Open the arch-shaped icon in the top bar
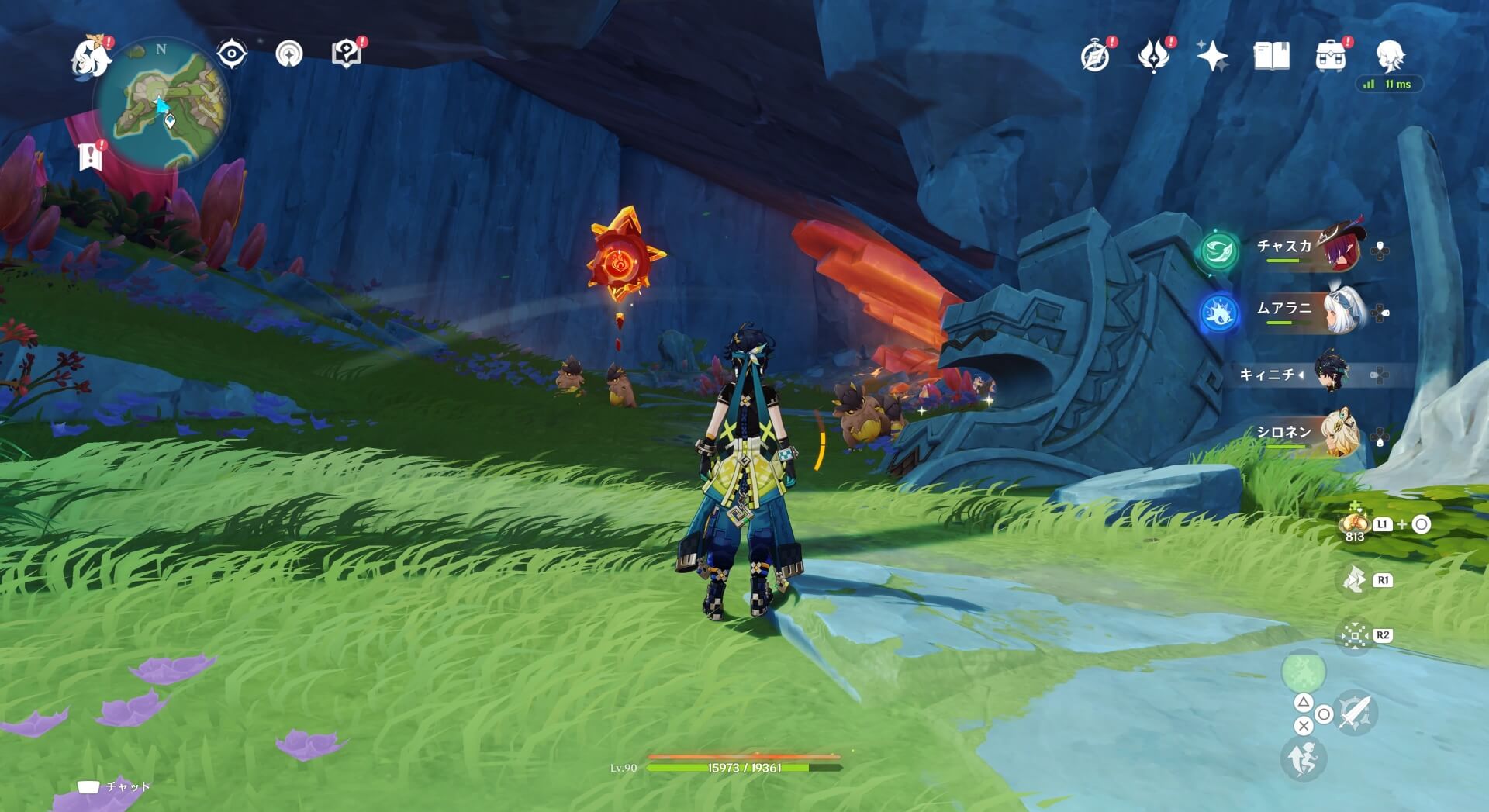The height and width of the screenshot is (812, 1489). [289, 54]
